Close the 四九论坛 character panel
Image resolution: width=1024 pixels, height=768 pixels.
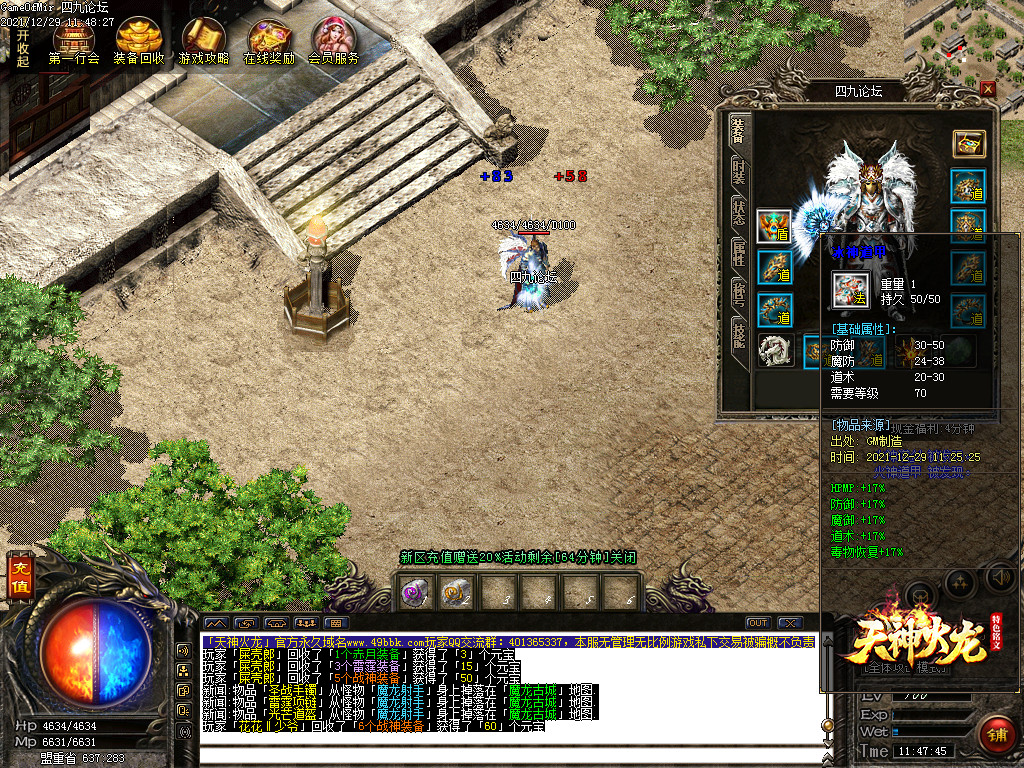click(988, 89)
